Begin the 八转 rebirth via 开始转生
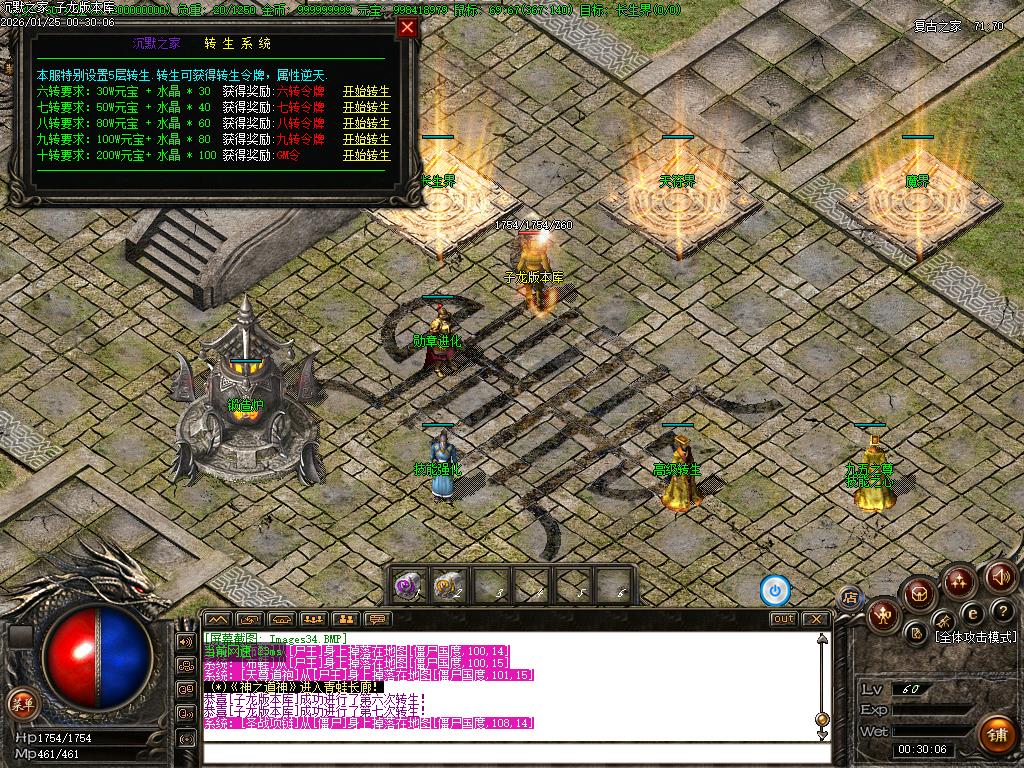 [x=366, y=123]
